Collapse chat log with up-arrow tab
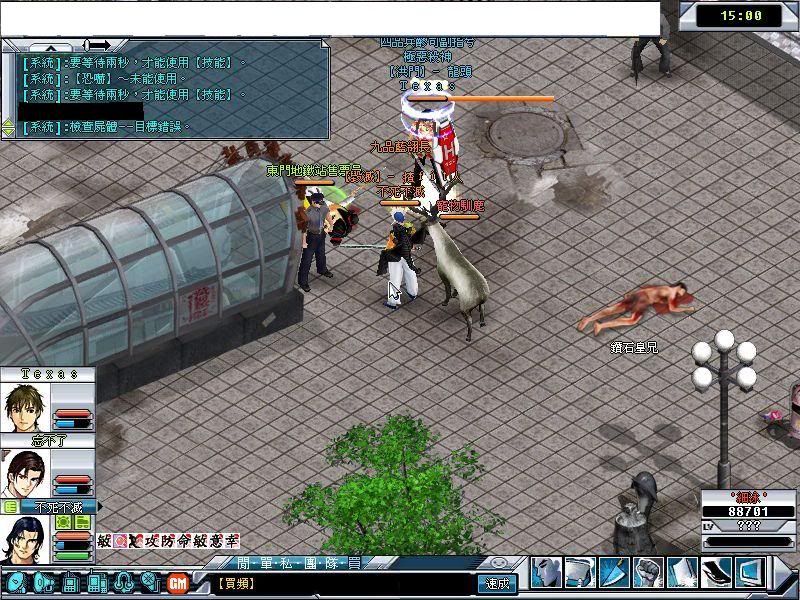The image size is (800, 600). click(x=49, y=46)
